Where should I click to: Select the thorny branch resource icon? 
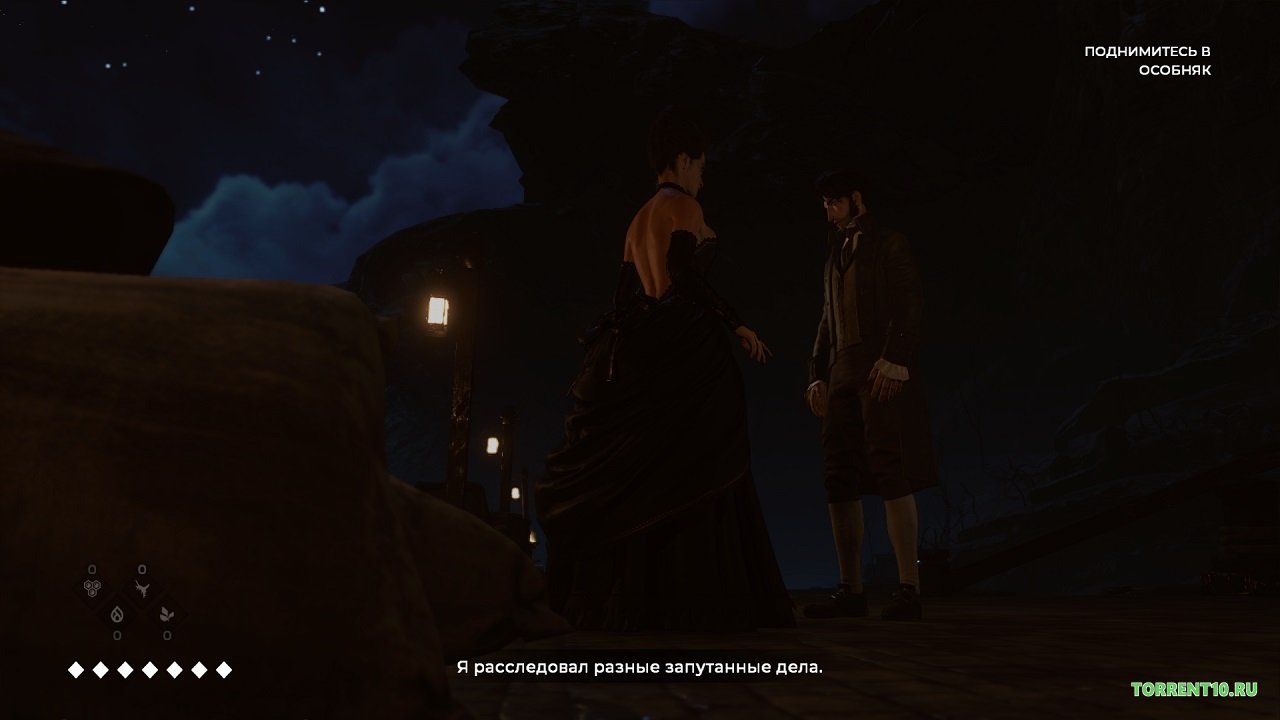142,588
